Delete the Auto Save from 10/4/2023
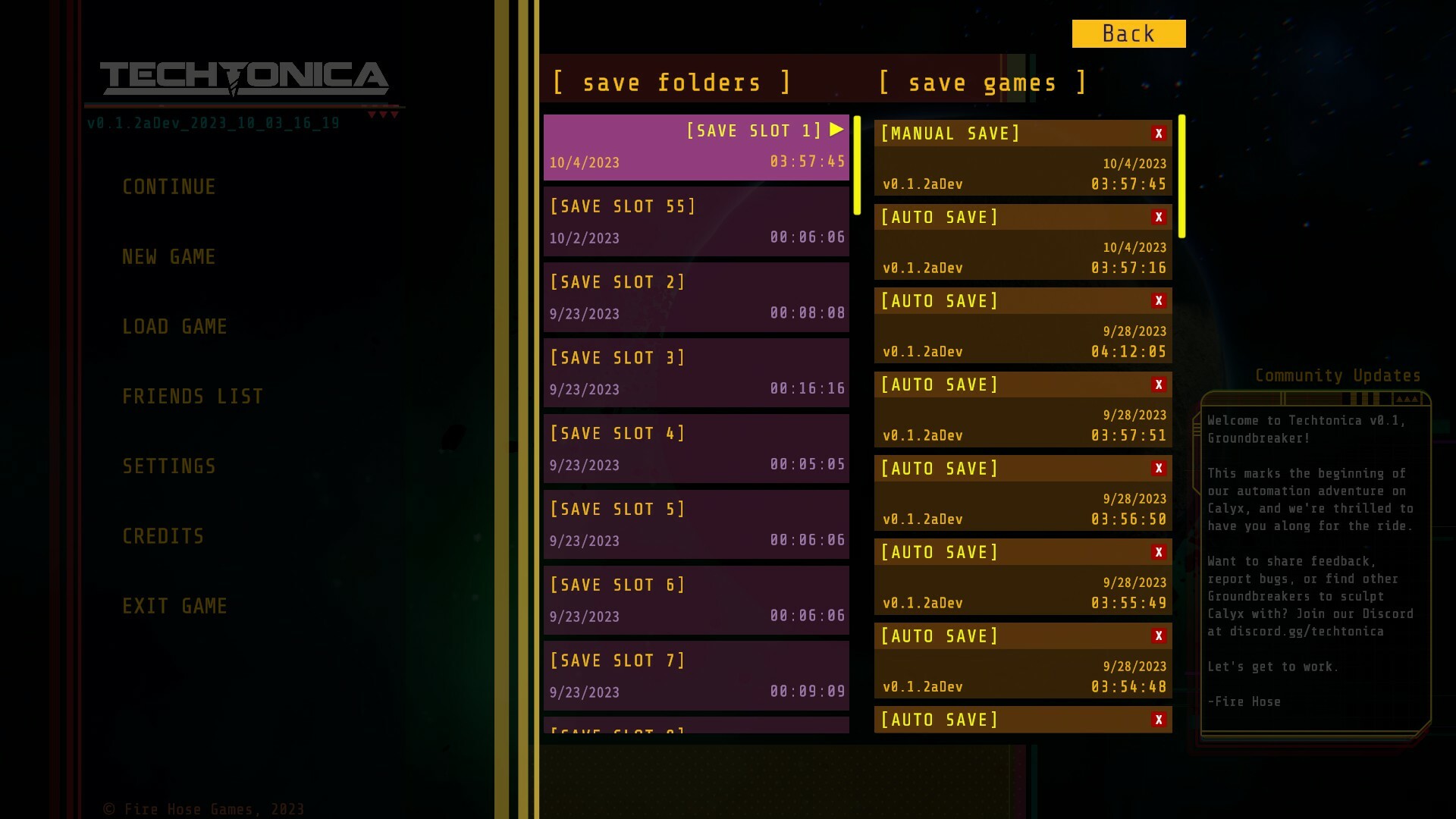Screen dimensions: 1456x819 pos(1159,217)
